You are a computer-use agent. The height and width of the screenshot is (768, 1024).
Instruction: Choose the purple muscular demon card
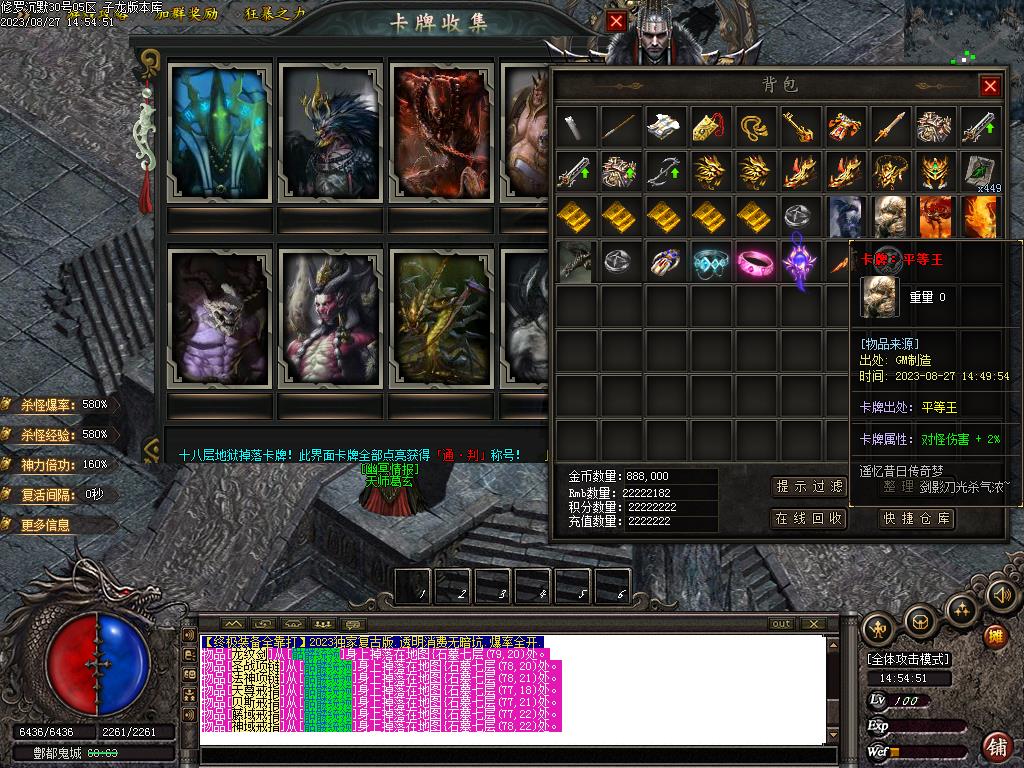[x=220, y=319]
